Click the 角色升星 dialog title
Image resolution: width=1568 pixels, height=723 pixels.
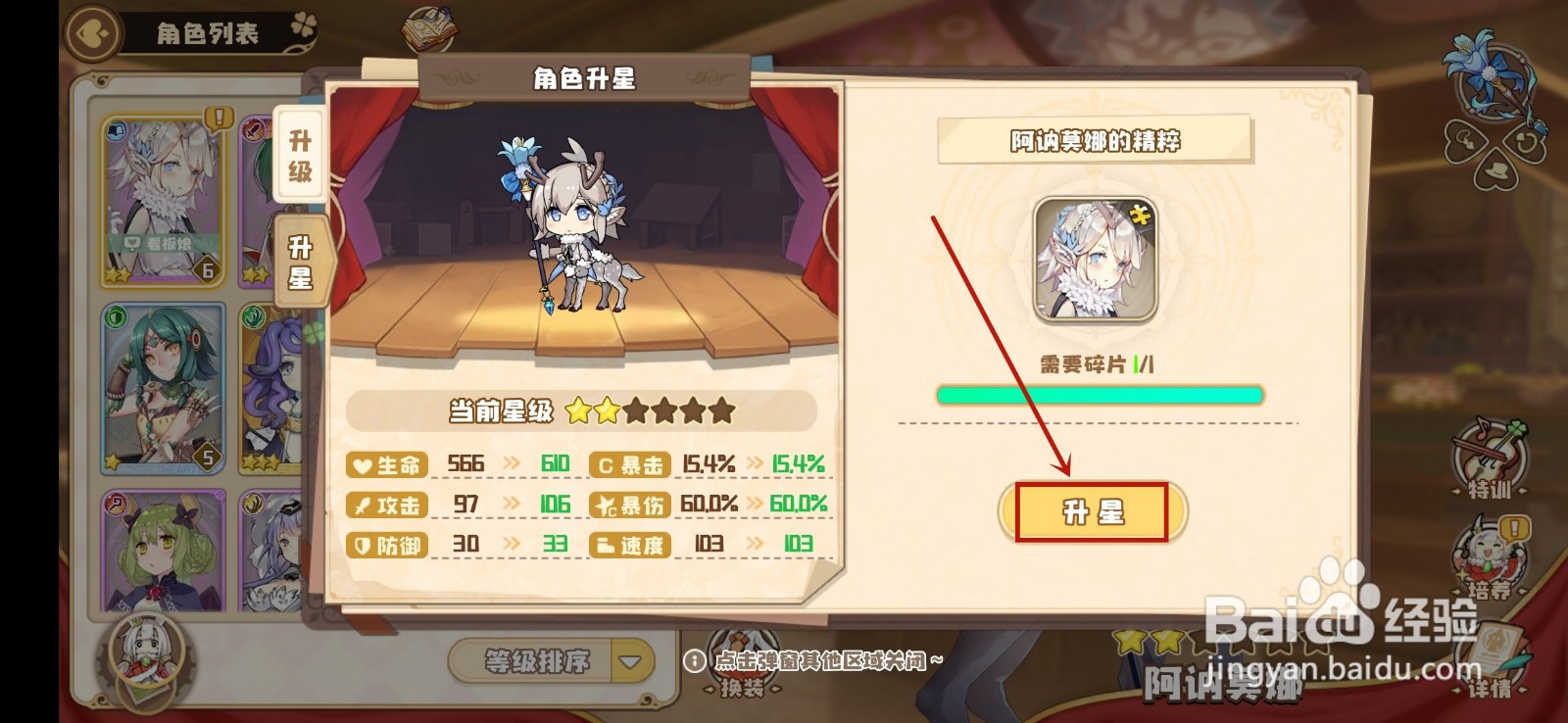click(x=582, y=79)
